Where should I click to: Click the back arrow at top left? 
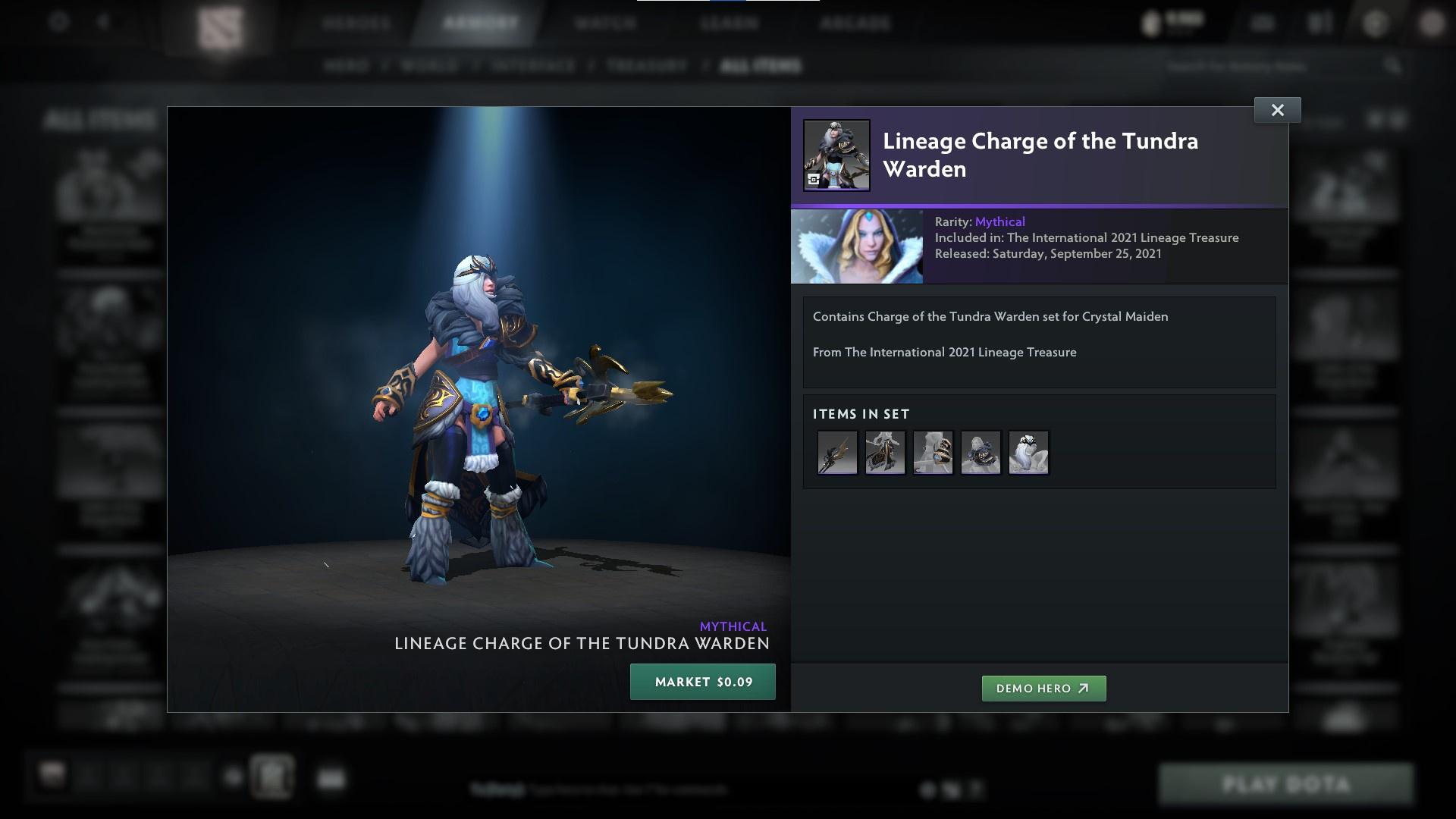click(x=102, y=23)
